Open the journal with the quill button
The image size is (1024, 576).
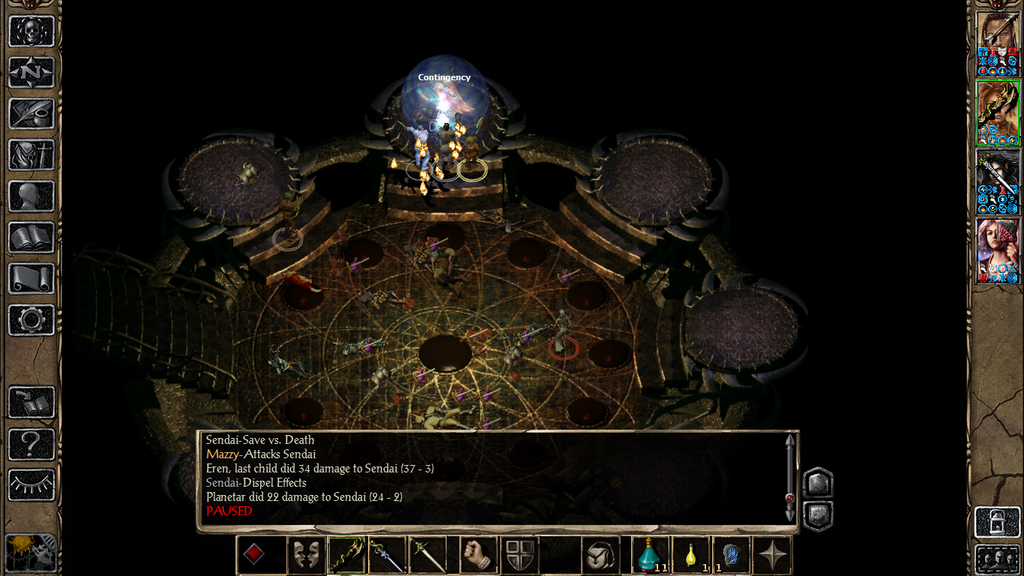point(31,113)
